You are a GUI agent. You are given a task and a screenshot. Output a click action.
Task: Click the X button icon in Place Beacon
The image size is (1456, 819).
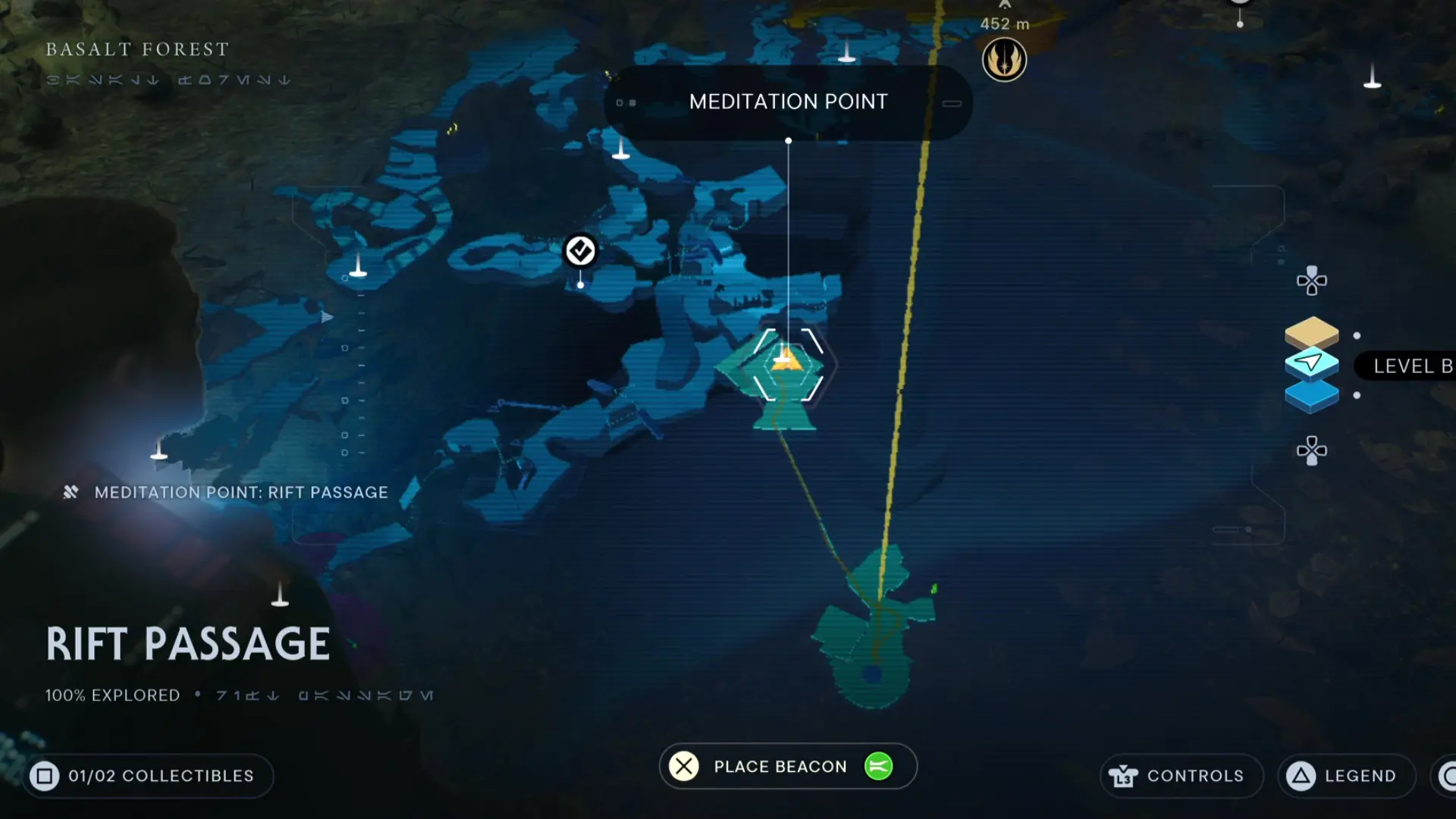coord(683,767)
